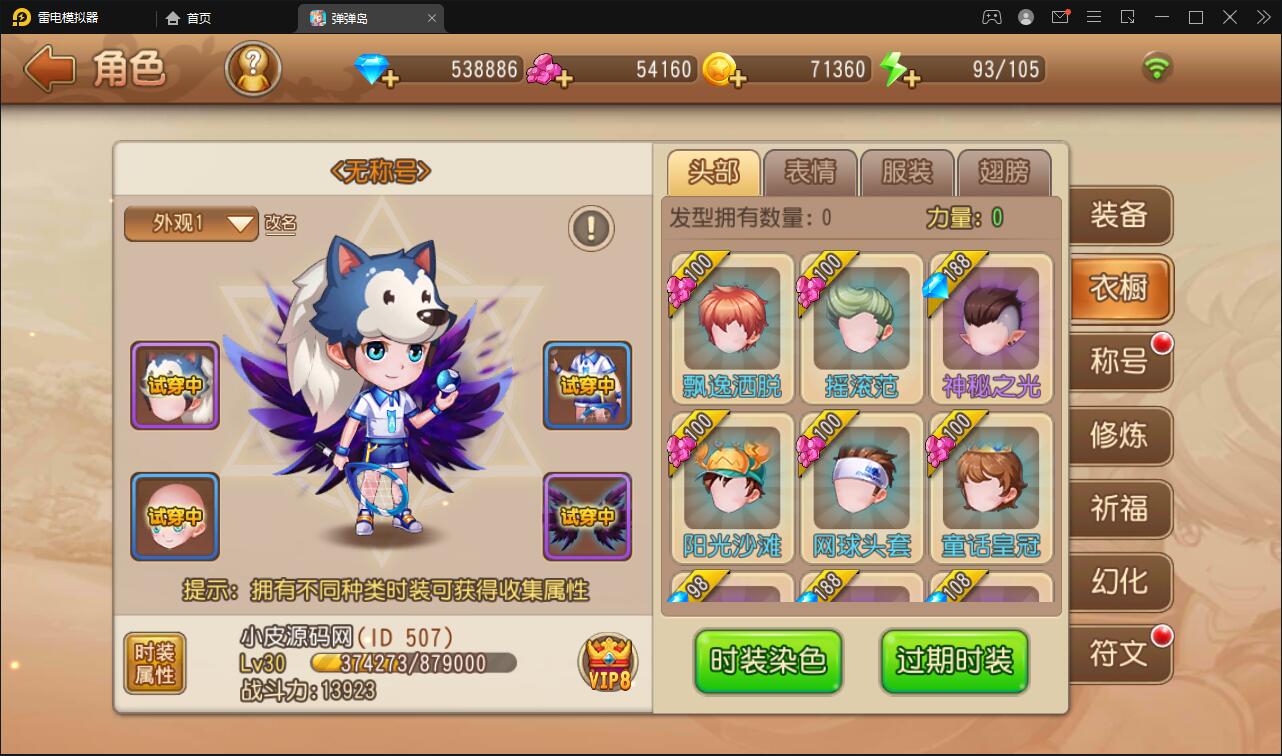View 时装属性 fashion attributes
Image resolution: width=1282 pixels, height=756 pixels.
click(154, 663)
